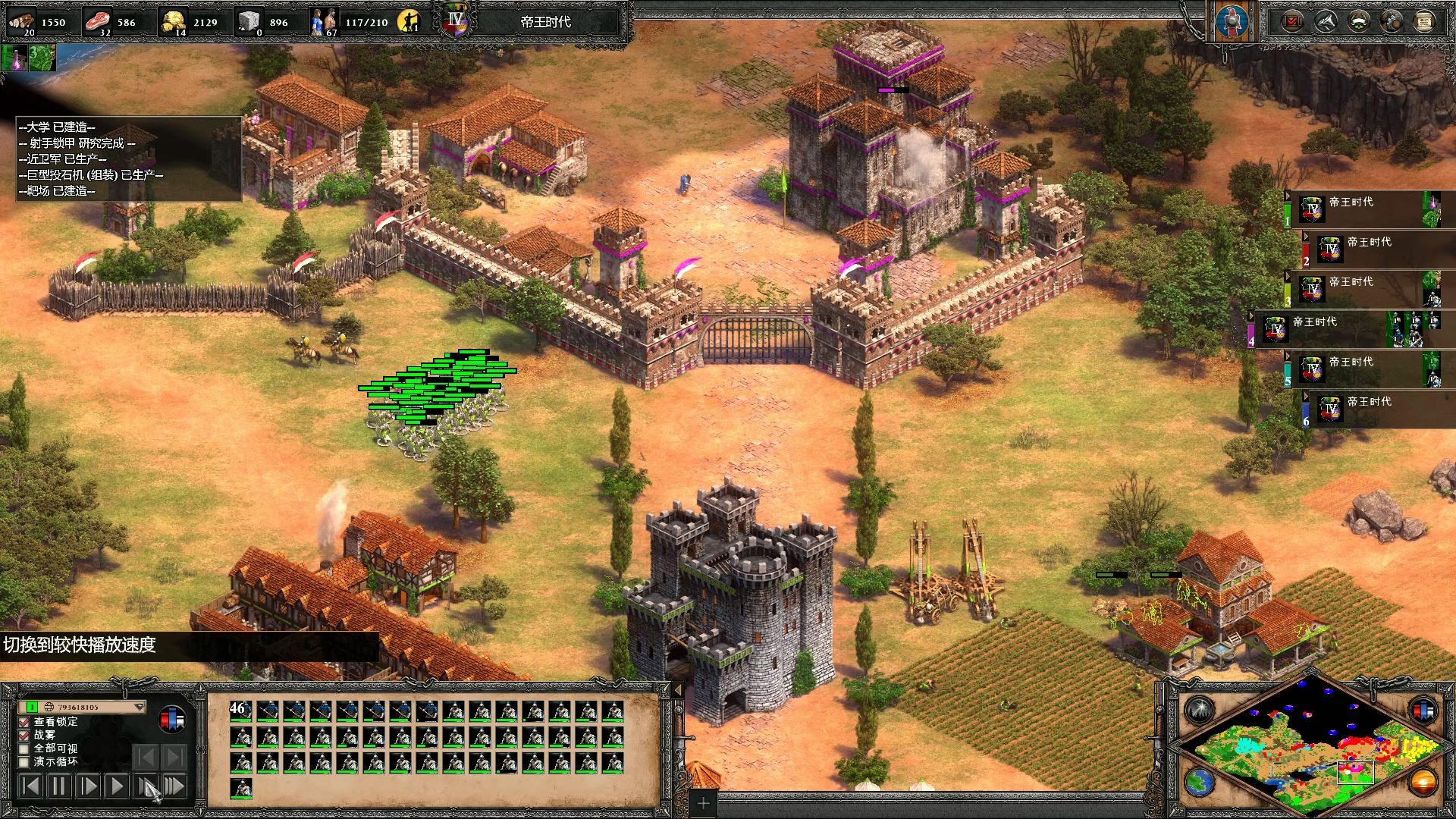The height and width of the screenshot is (819, 1456).
Task: Click the globe minimap mode button
Action: (1200, 782)
